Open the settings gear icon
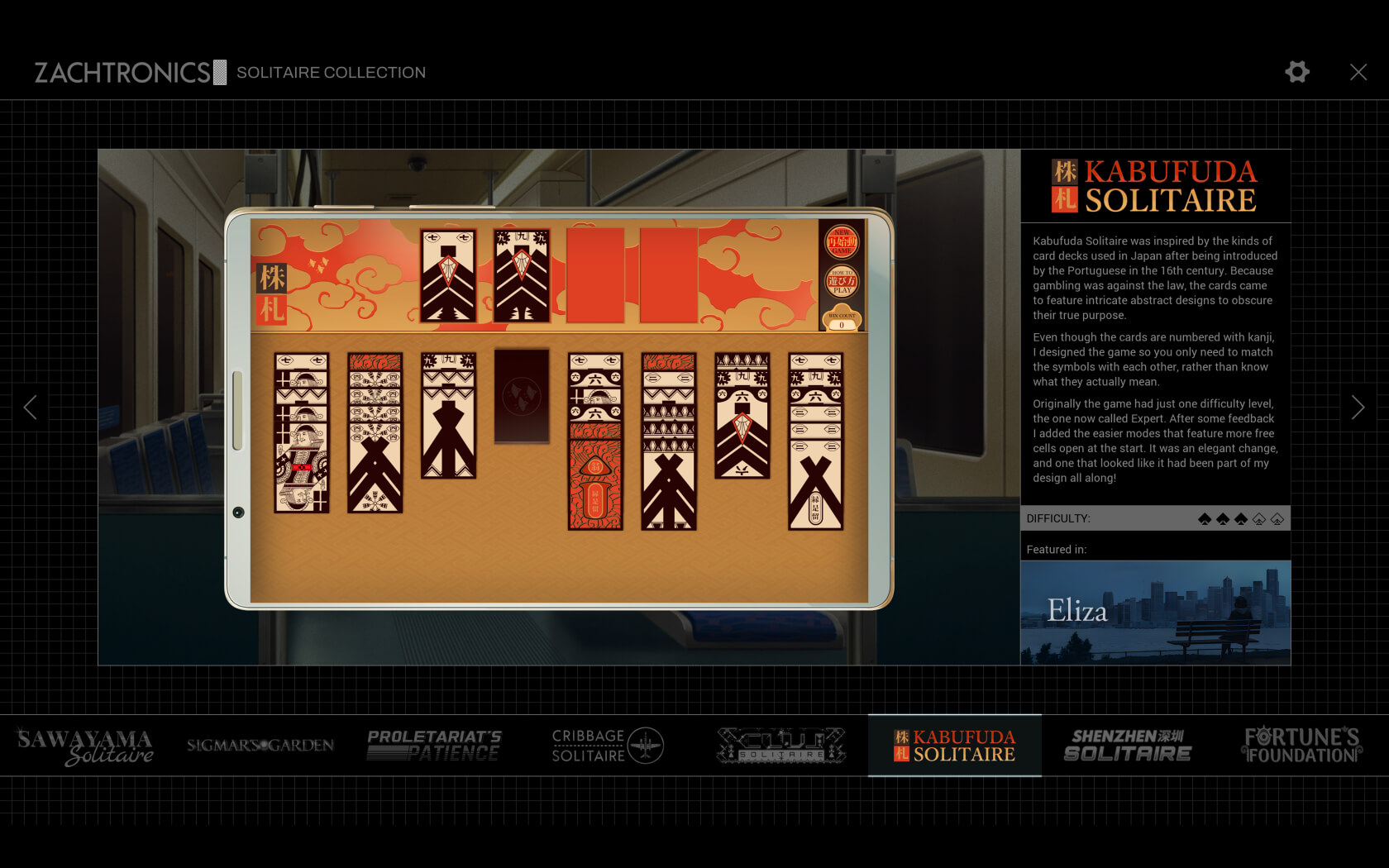Viewport: 1389px width, 868px height. [x=1296, y=72]
